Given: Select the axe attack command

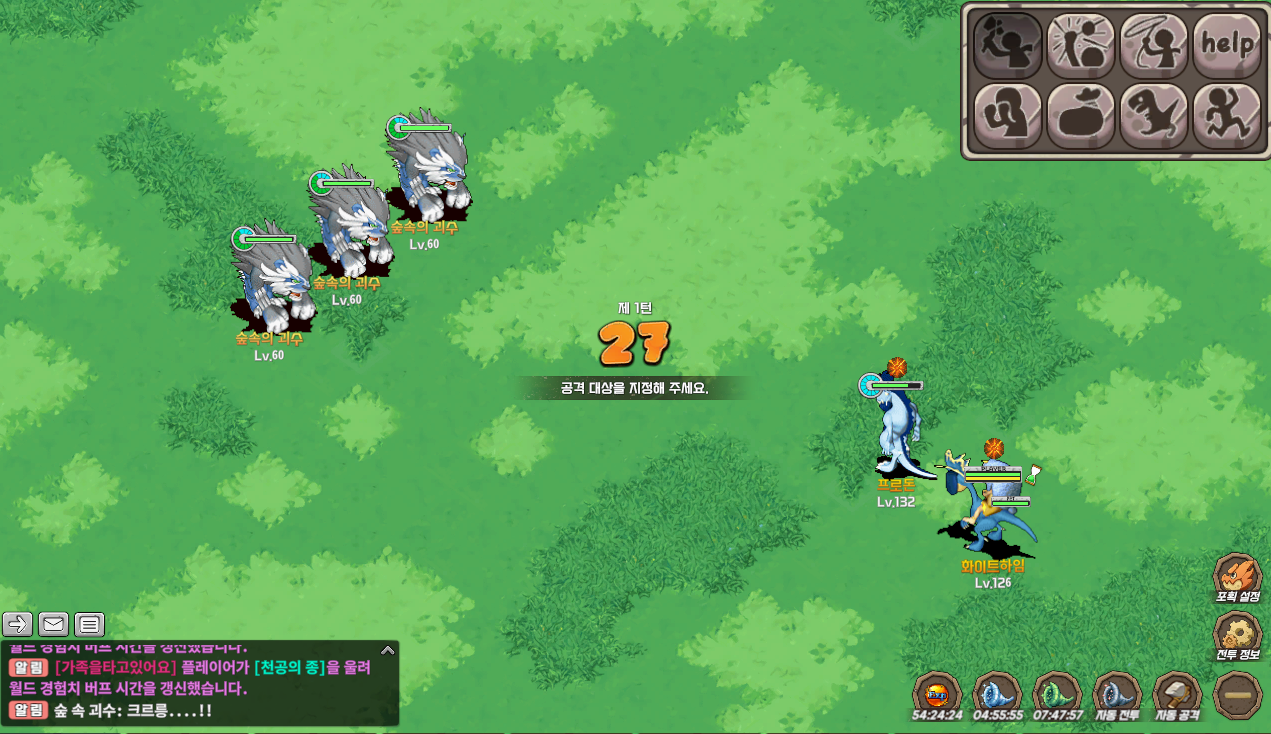Looking at the screenshot, I should click(x=1008, y=44).
